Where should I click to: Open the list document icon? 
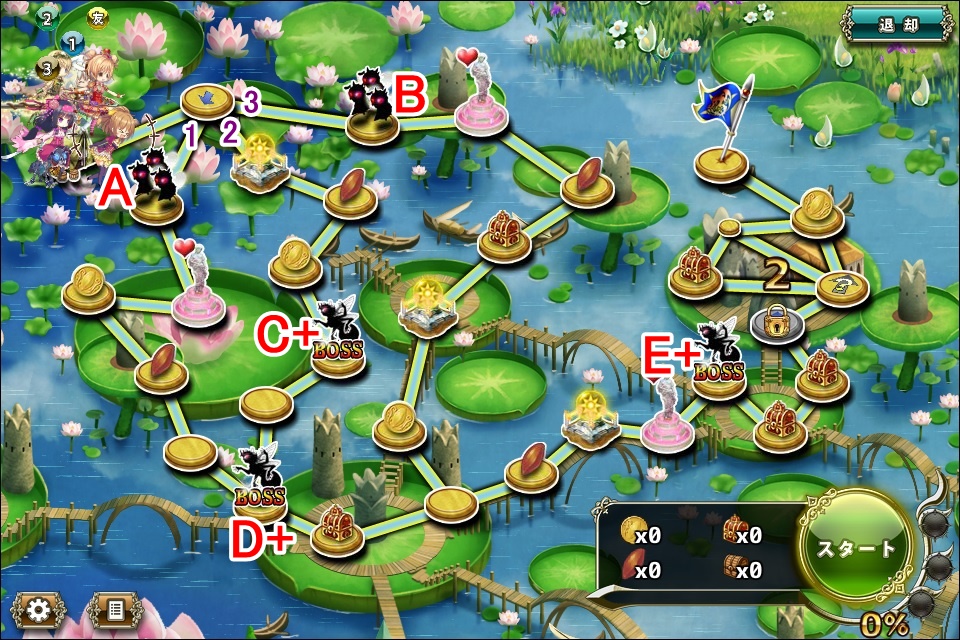114,611
